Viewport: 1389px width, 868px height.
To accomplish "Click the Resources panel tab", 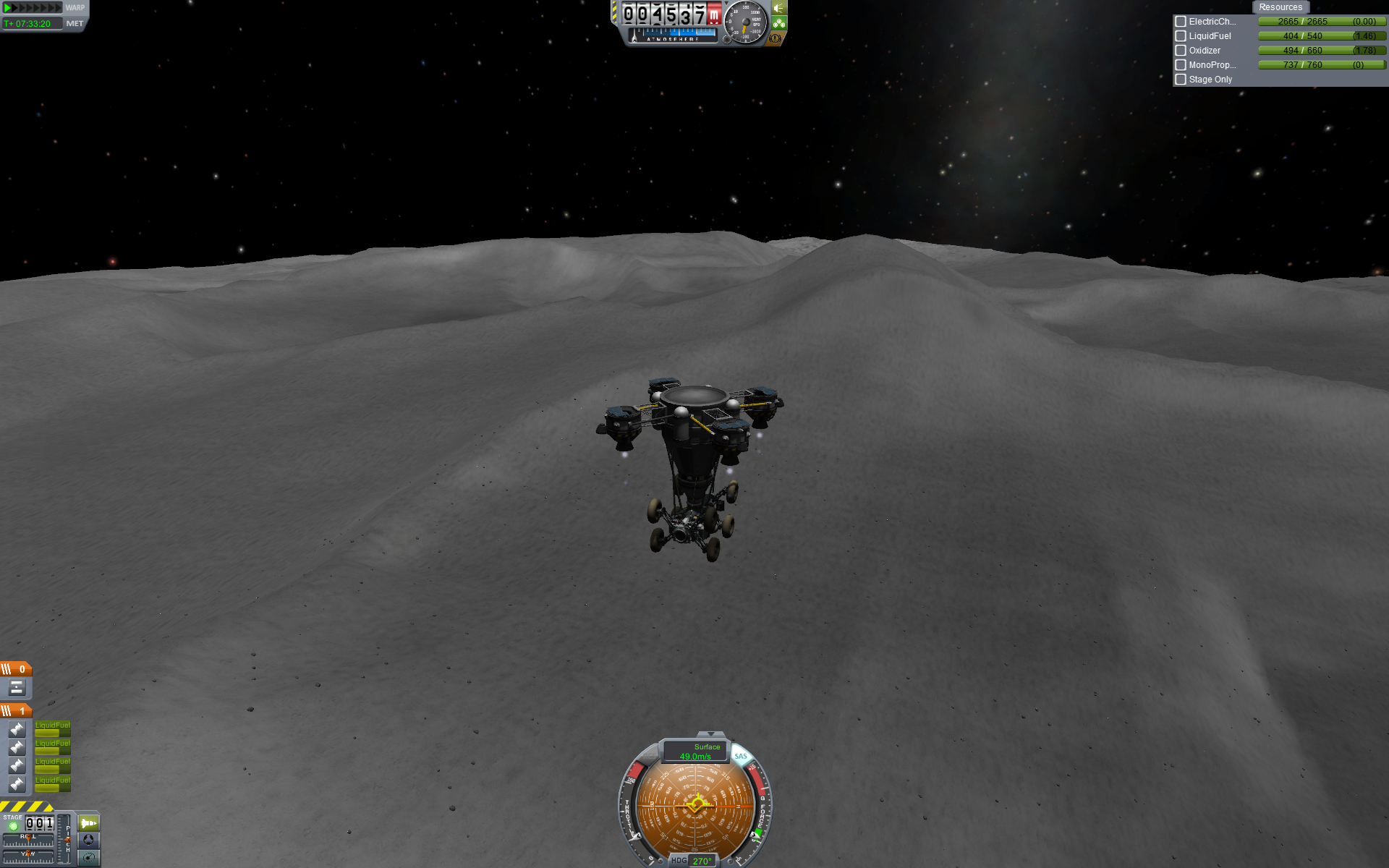I will click(1280, 7).
